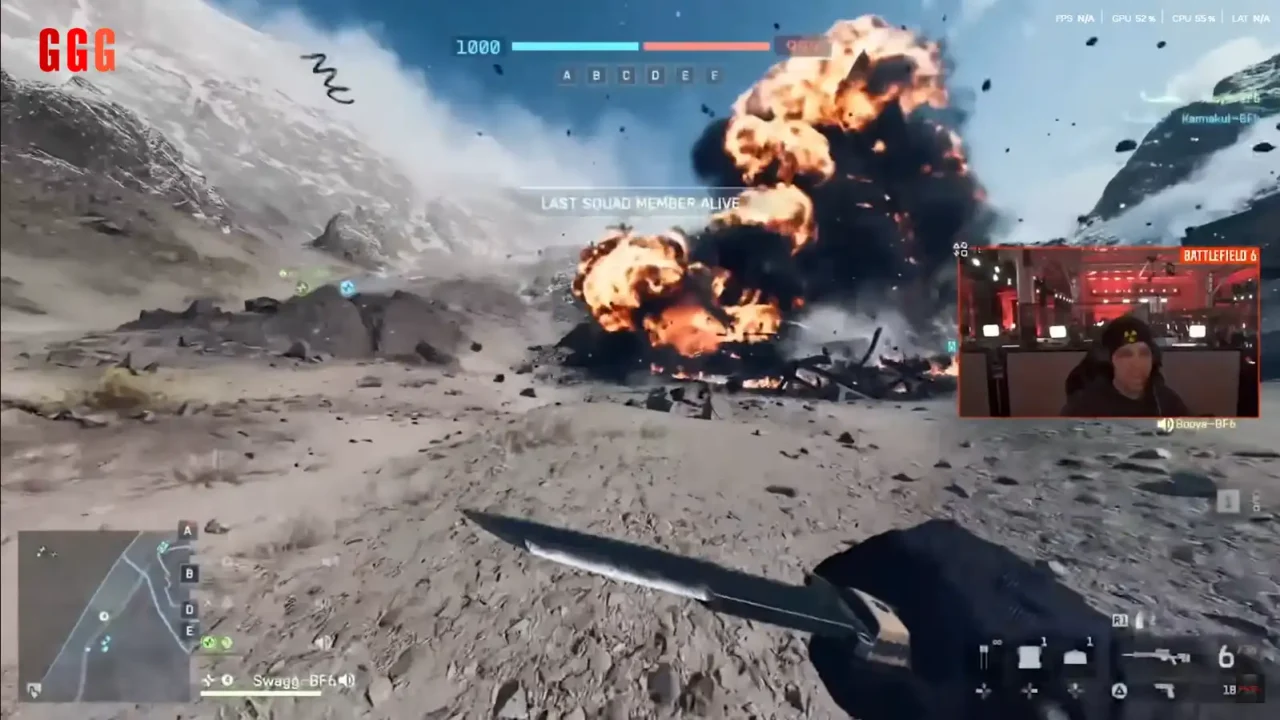Expand objective marker B on the minimap

189,573
